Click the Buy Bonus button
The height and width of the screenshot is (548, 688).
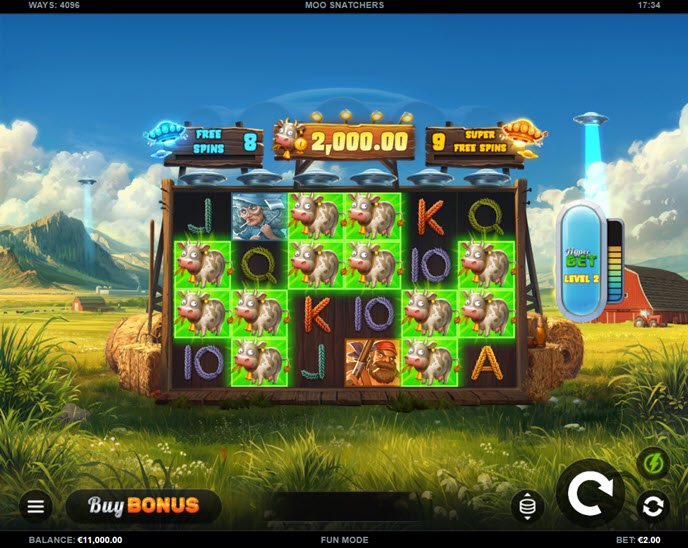click(x=143, y=506)
